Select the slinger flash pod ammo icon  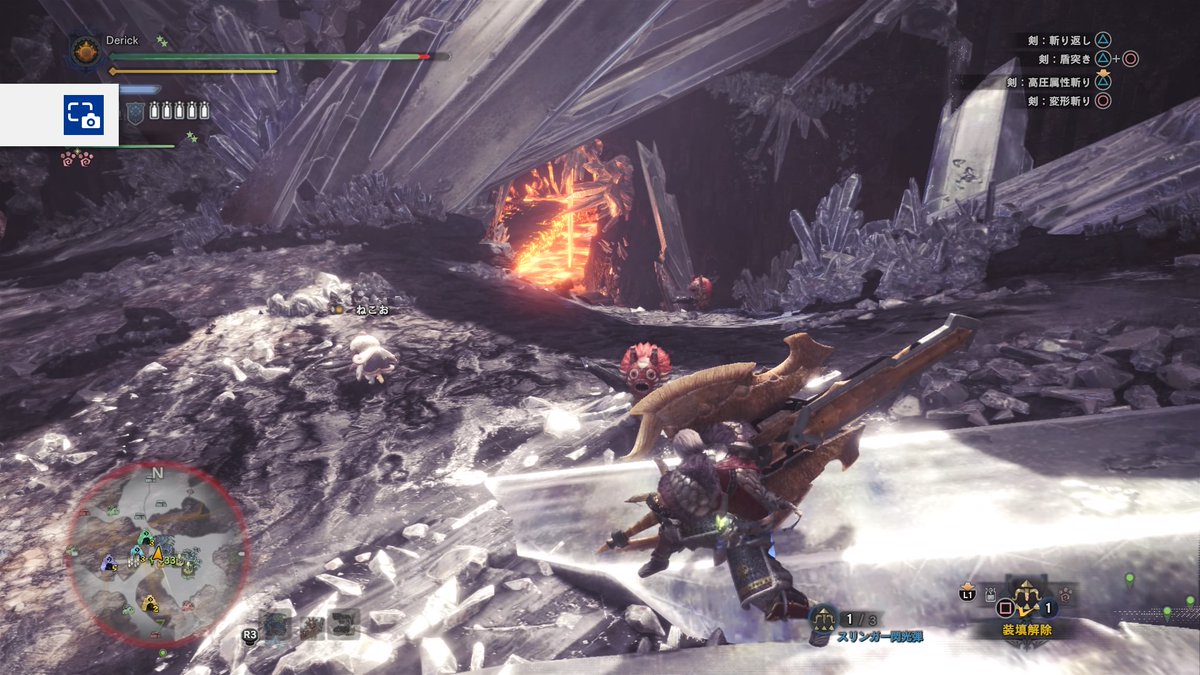(823, 619)
